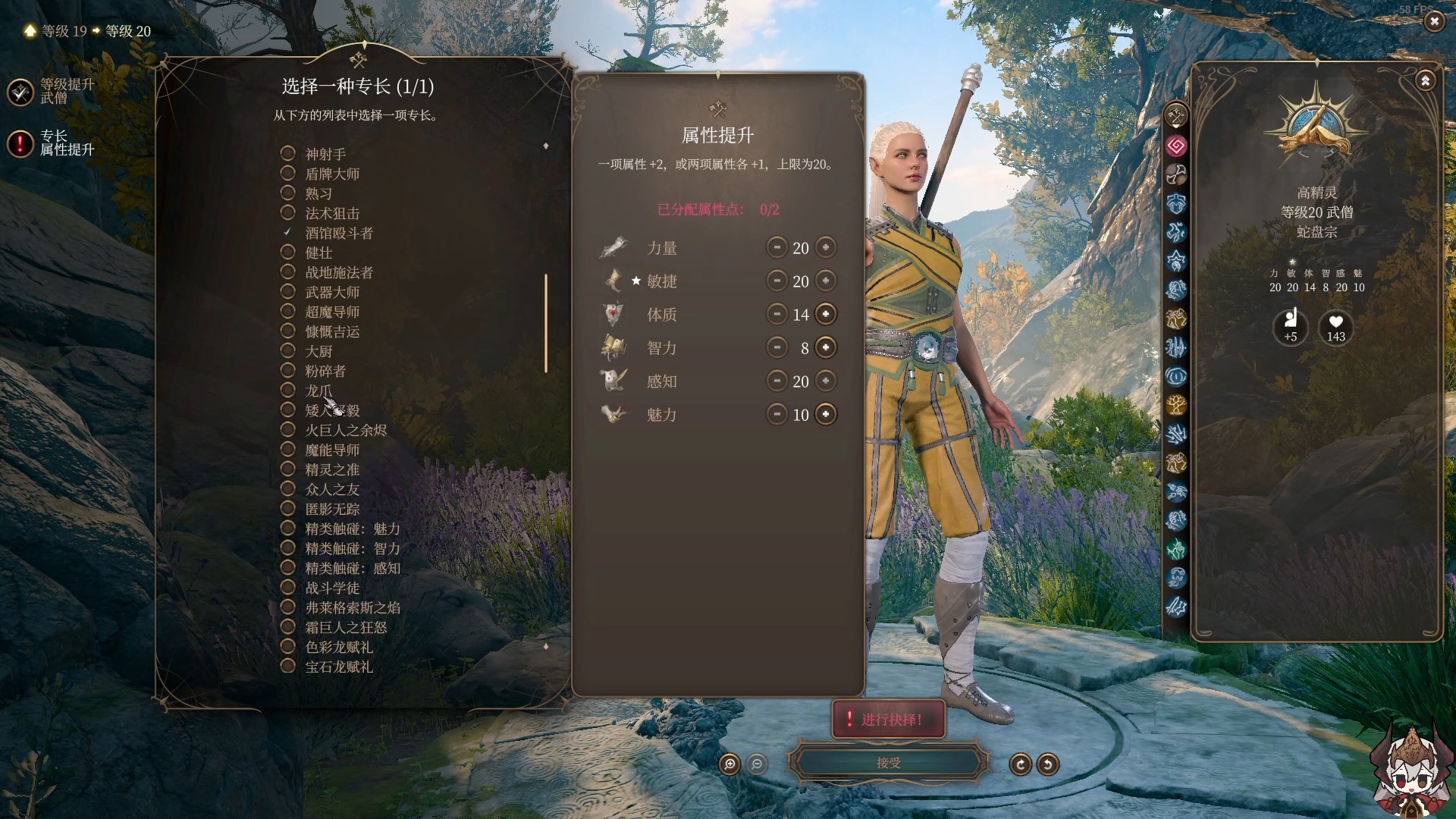
Task: Select the 武僧 level up class icon
Action: (x=20, y=93)
